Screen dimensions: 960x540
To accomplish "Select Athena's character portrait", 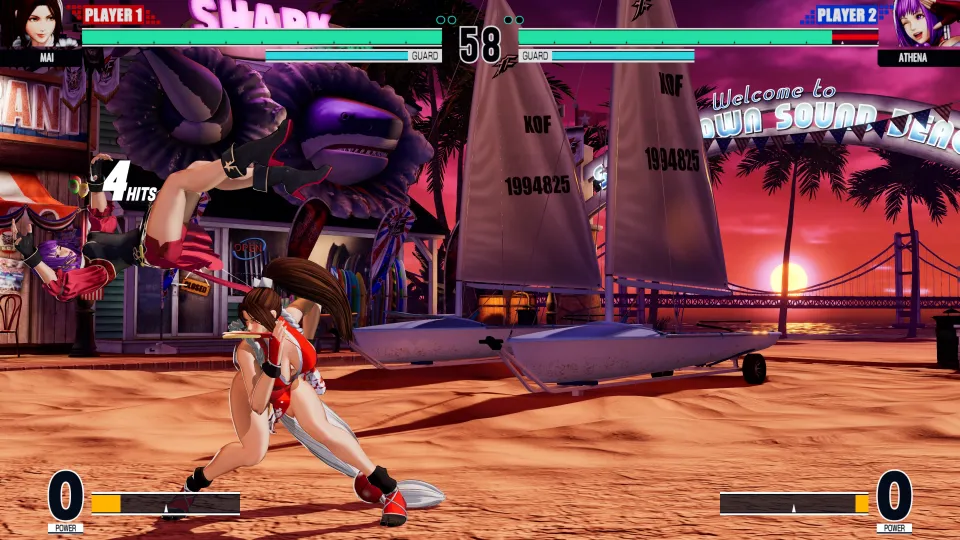I will tap(918, 24).
